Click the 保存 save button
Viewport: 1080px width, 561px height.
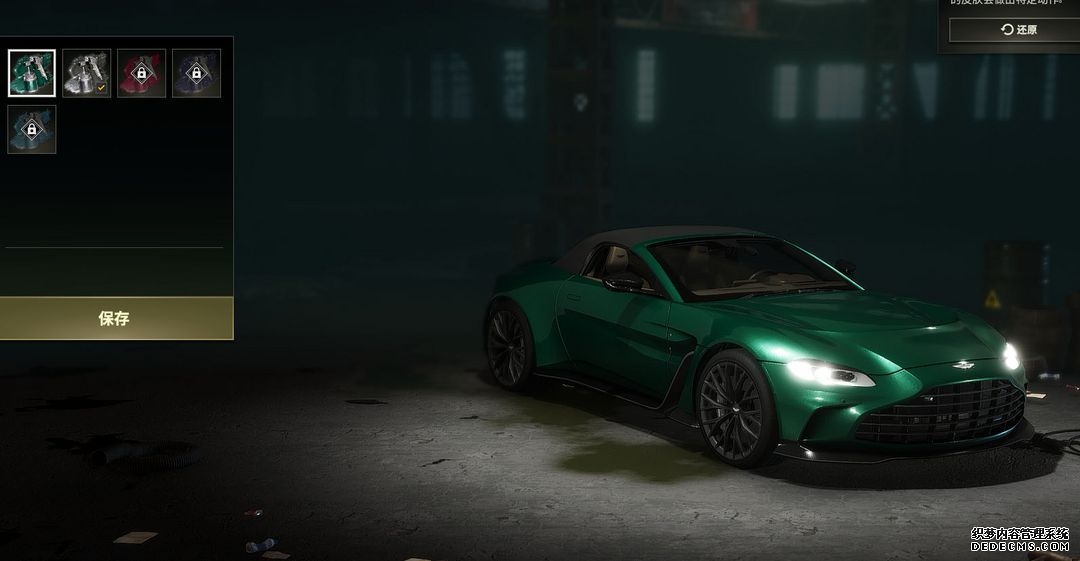click(x=115, y=319)
